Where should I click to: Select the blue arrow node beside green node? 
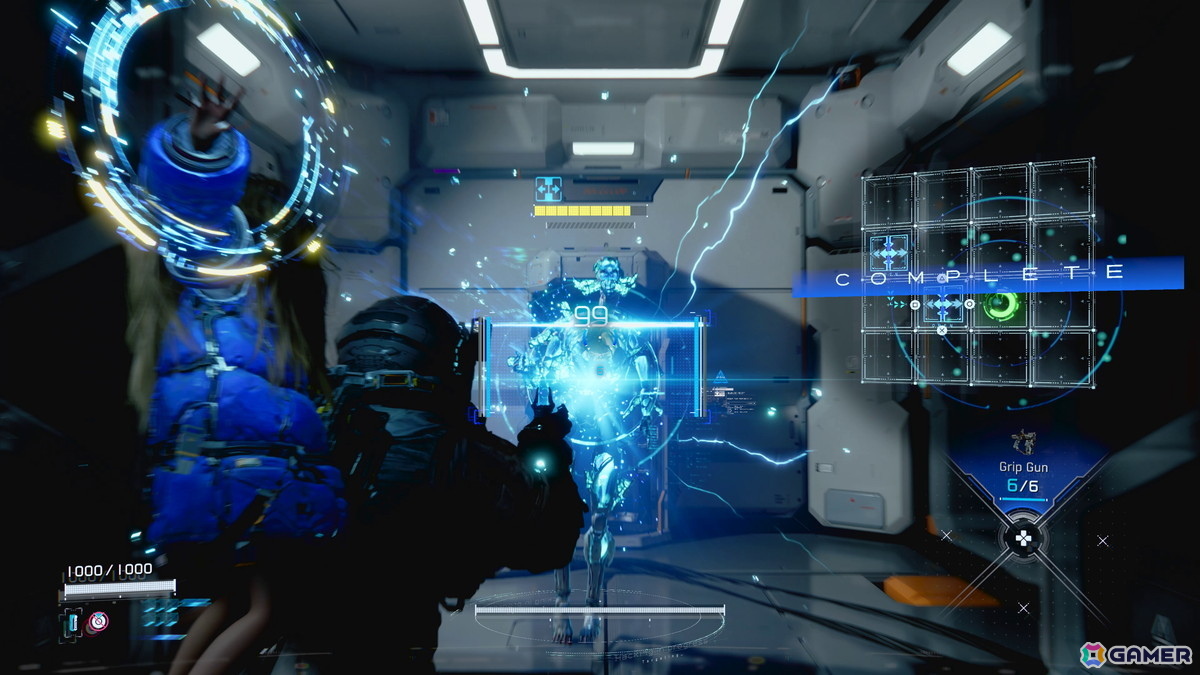(x=943, y=302)
